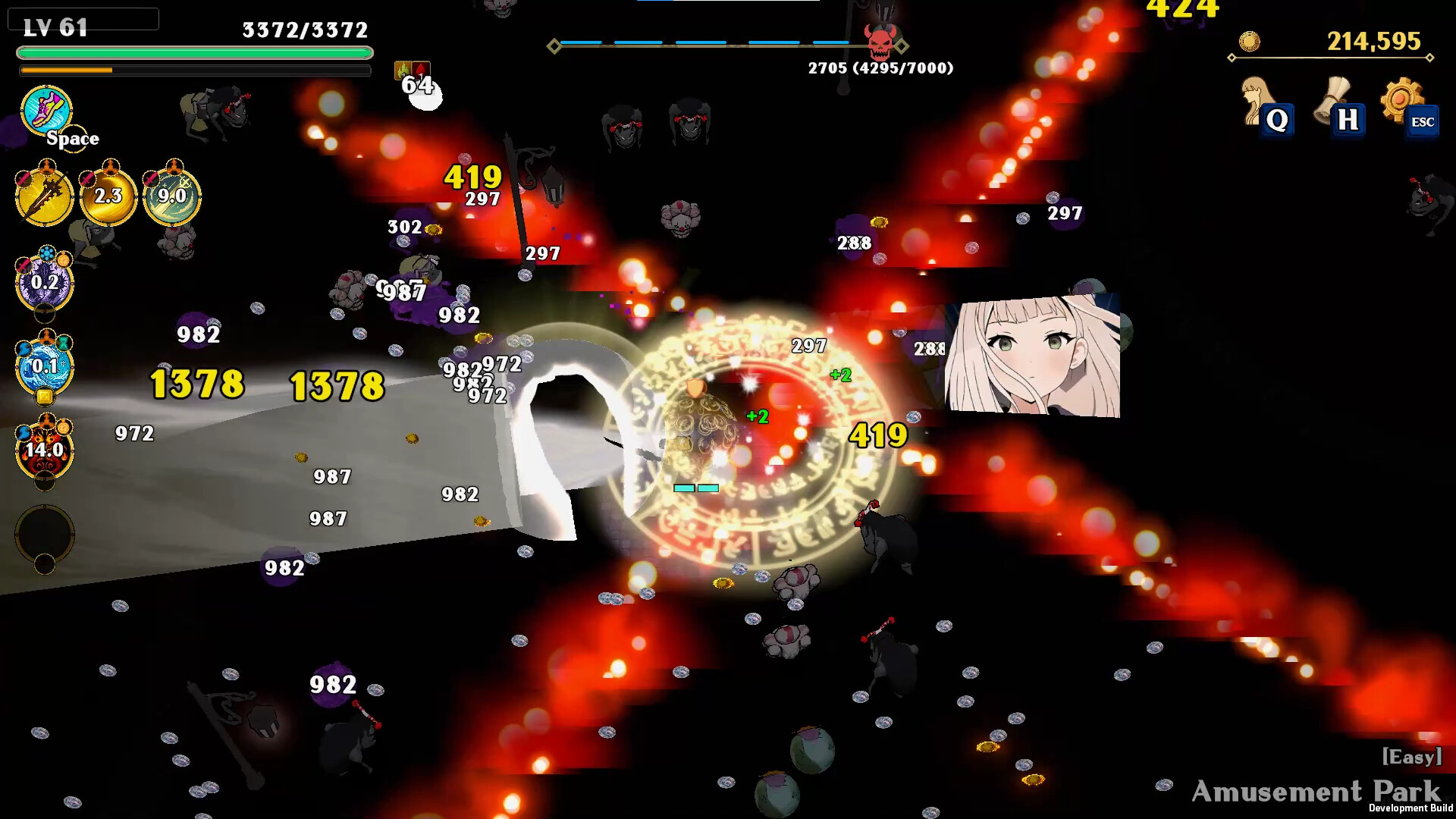Screen dimensions: 1456x819
Task: Select the red demon face skill
Action: pos(44,450)
